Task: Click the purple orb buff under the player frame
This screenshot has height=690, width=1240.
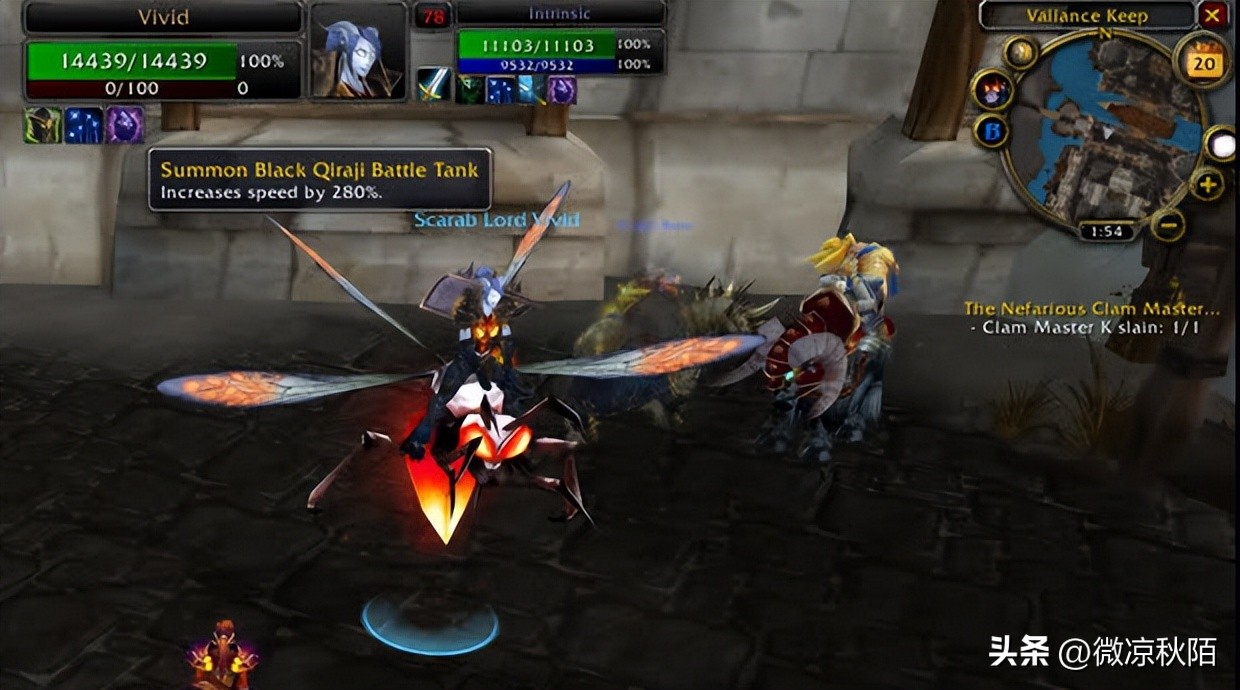Action: click(x=125, y=125)
